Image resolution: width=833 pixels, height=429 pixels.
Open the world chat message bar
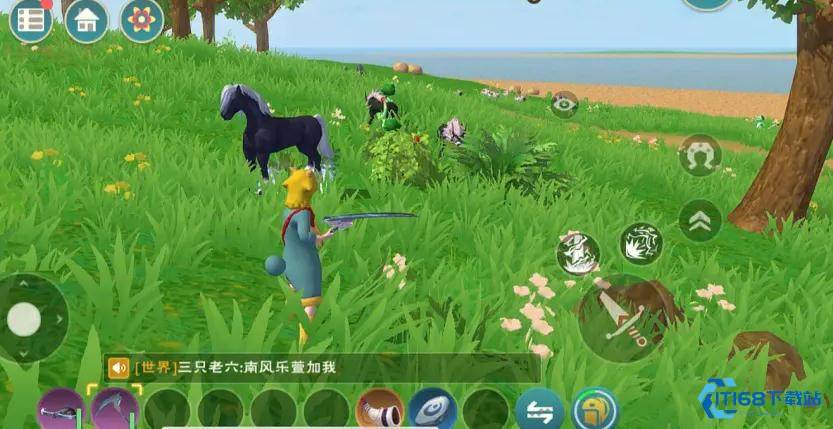(320, 368)
